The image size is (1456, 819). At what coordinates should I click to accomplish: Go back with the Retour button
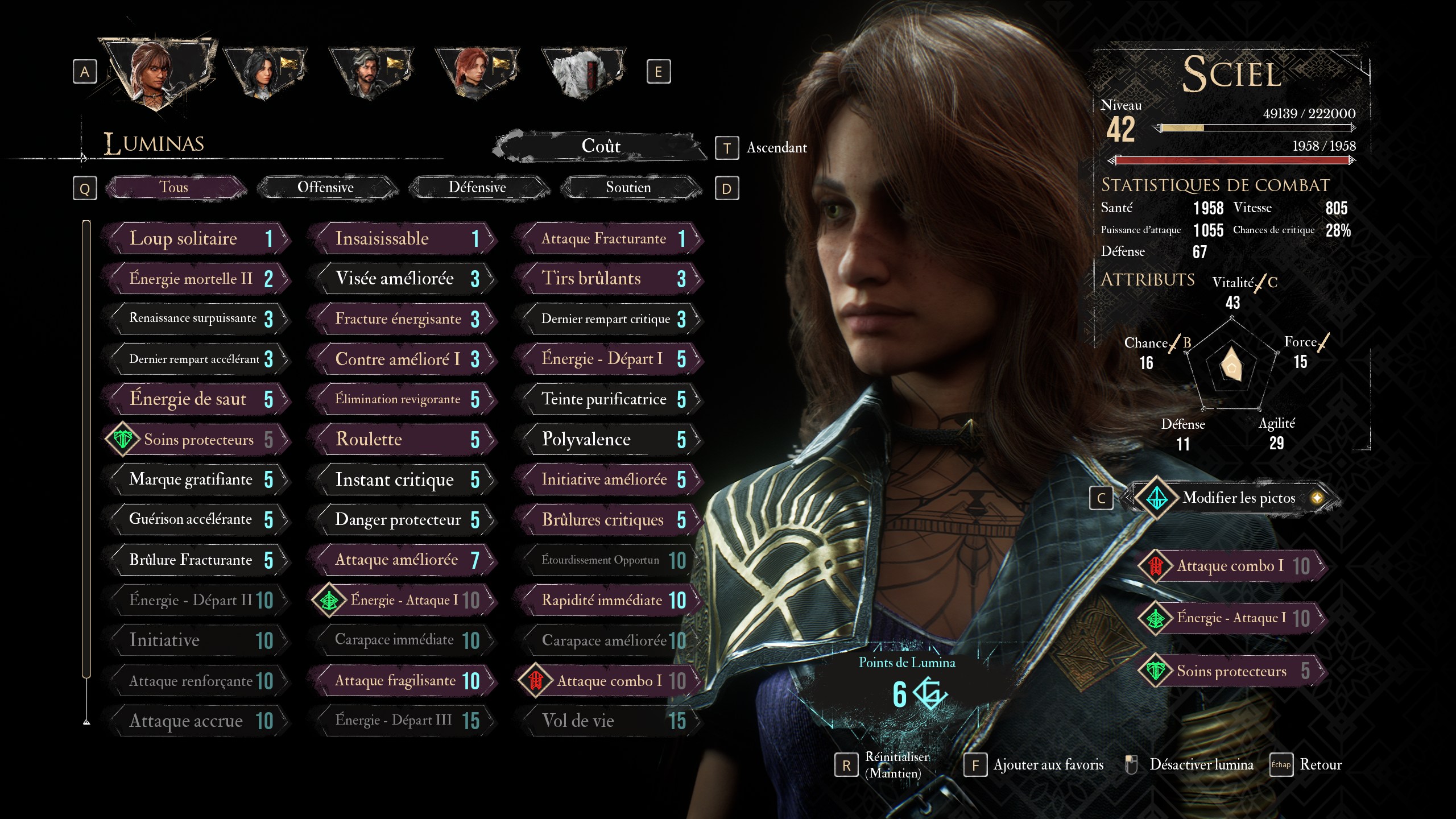(1320, 765)
